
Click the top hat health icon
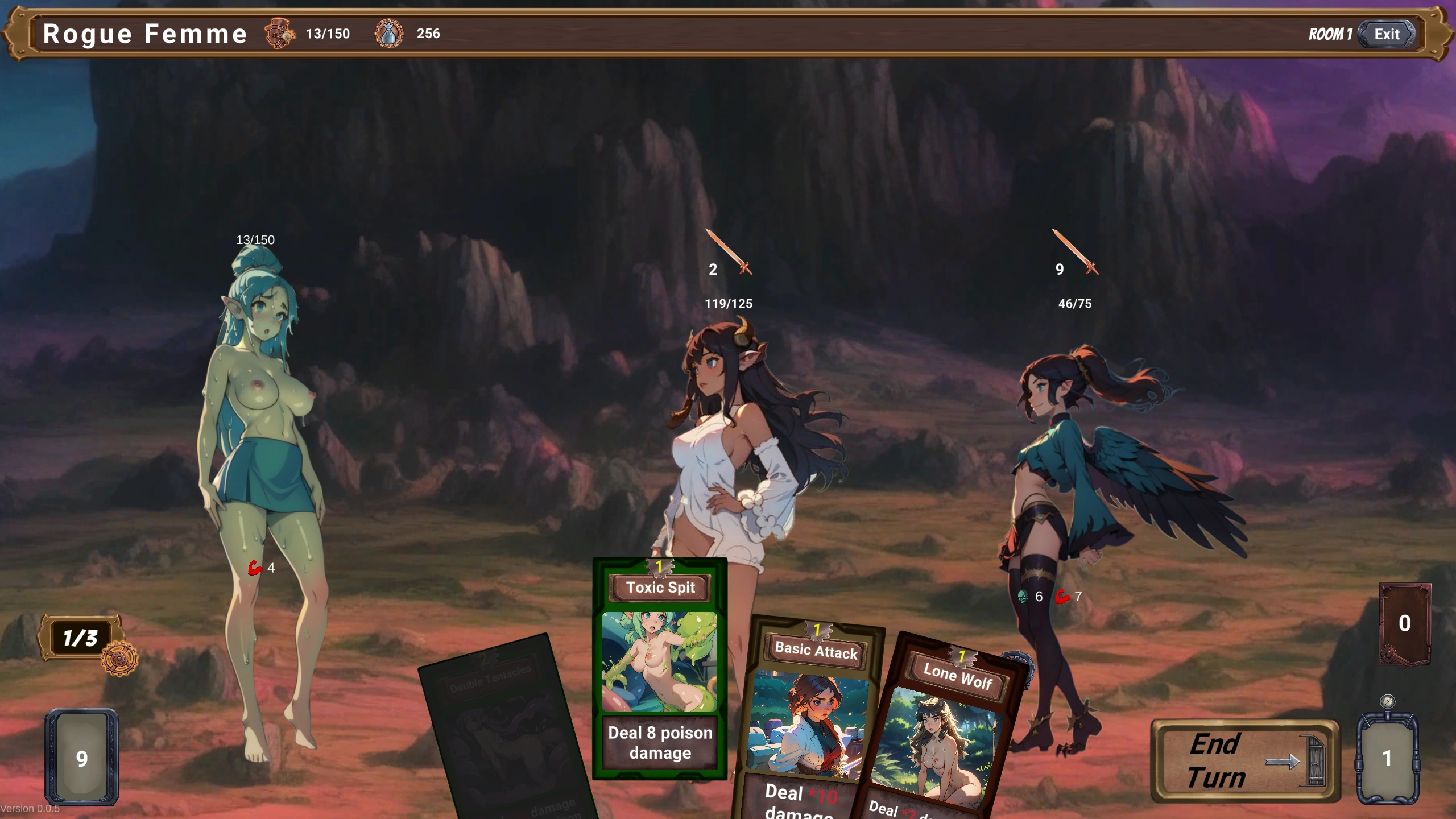tap(279, 34)
